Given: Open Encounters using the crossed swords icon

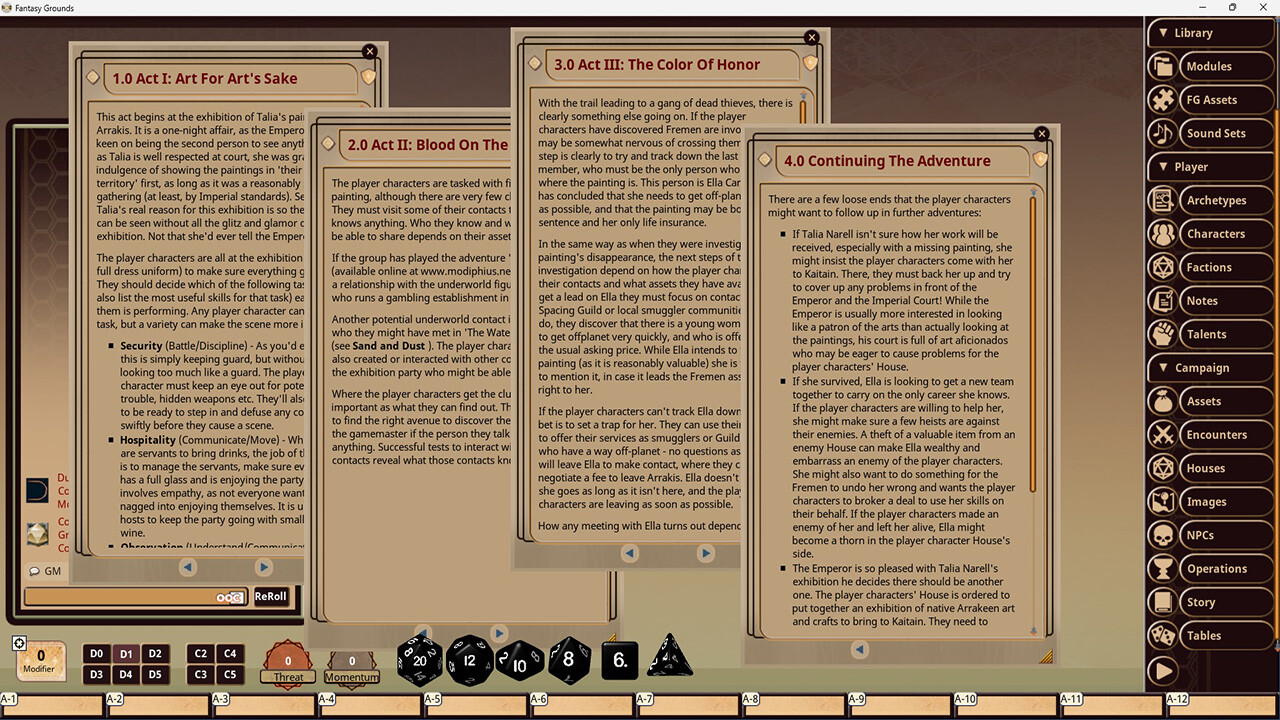Looking at the screenshot, I should [1162, 434].
